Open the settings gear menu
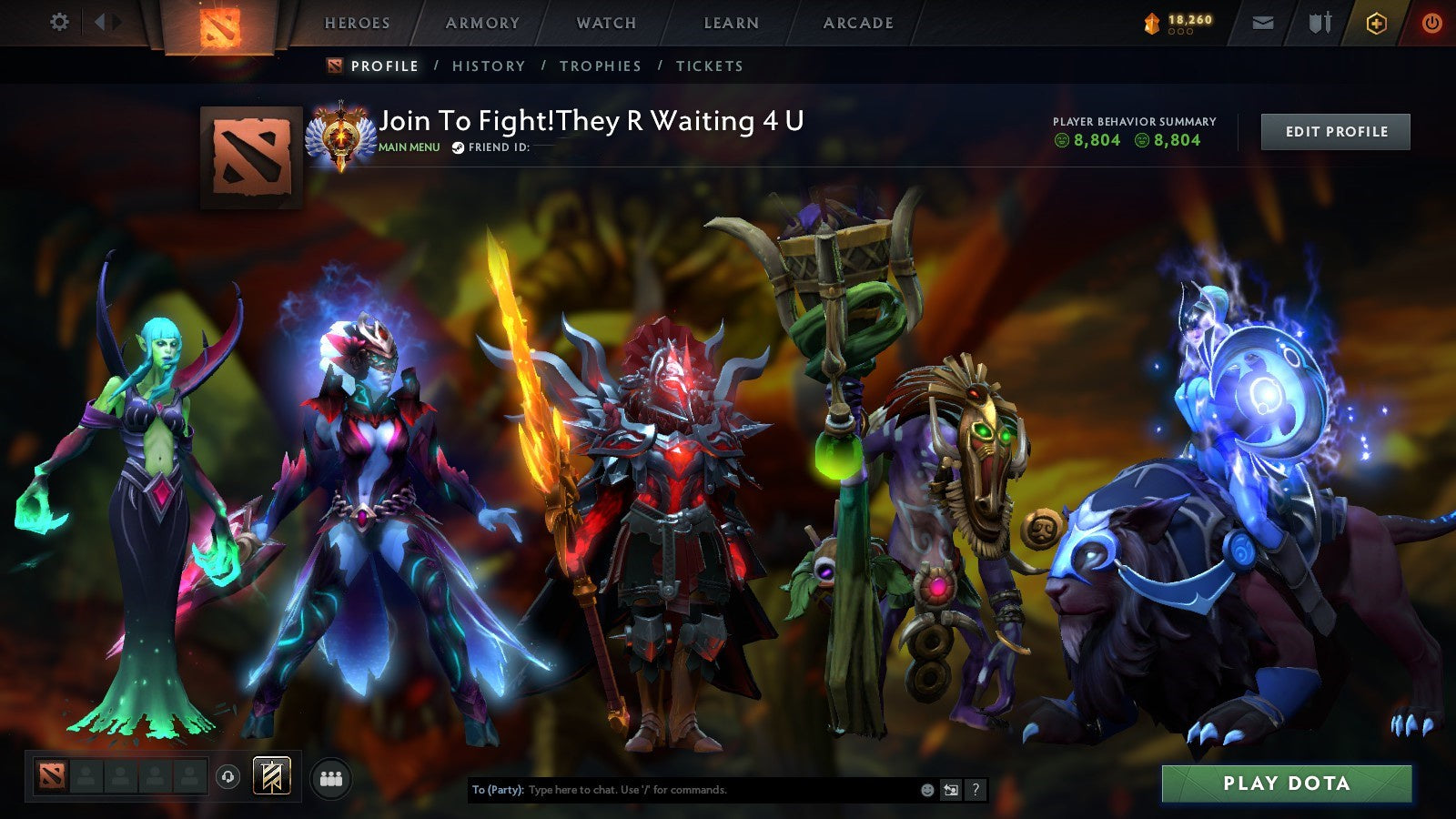The width and height of the screenshot is (1456, 819). click(x=59, y=20)
